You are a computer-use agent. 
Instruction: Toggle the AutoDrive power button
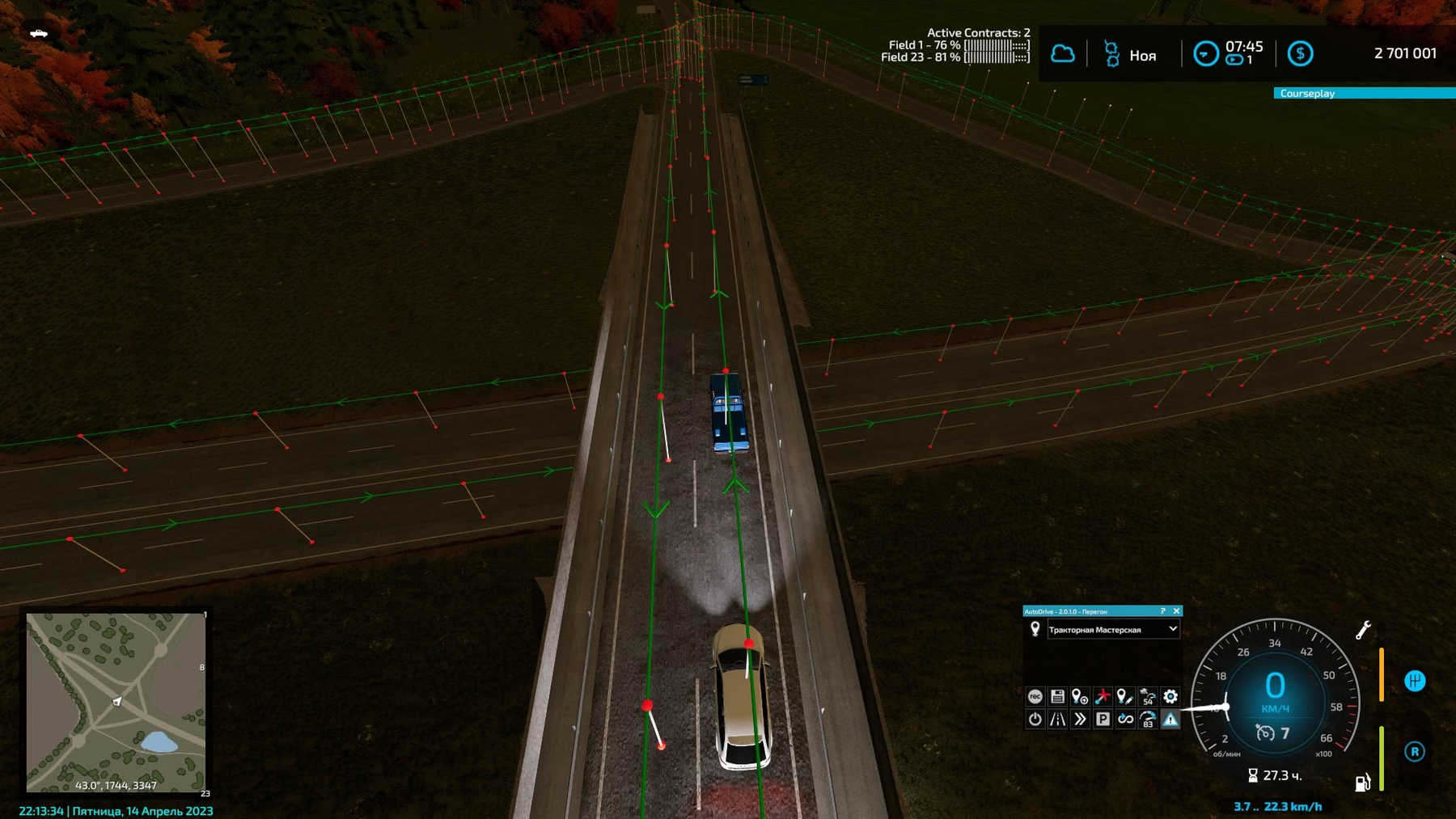click(x=1035, y=719)
